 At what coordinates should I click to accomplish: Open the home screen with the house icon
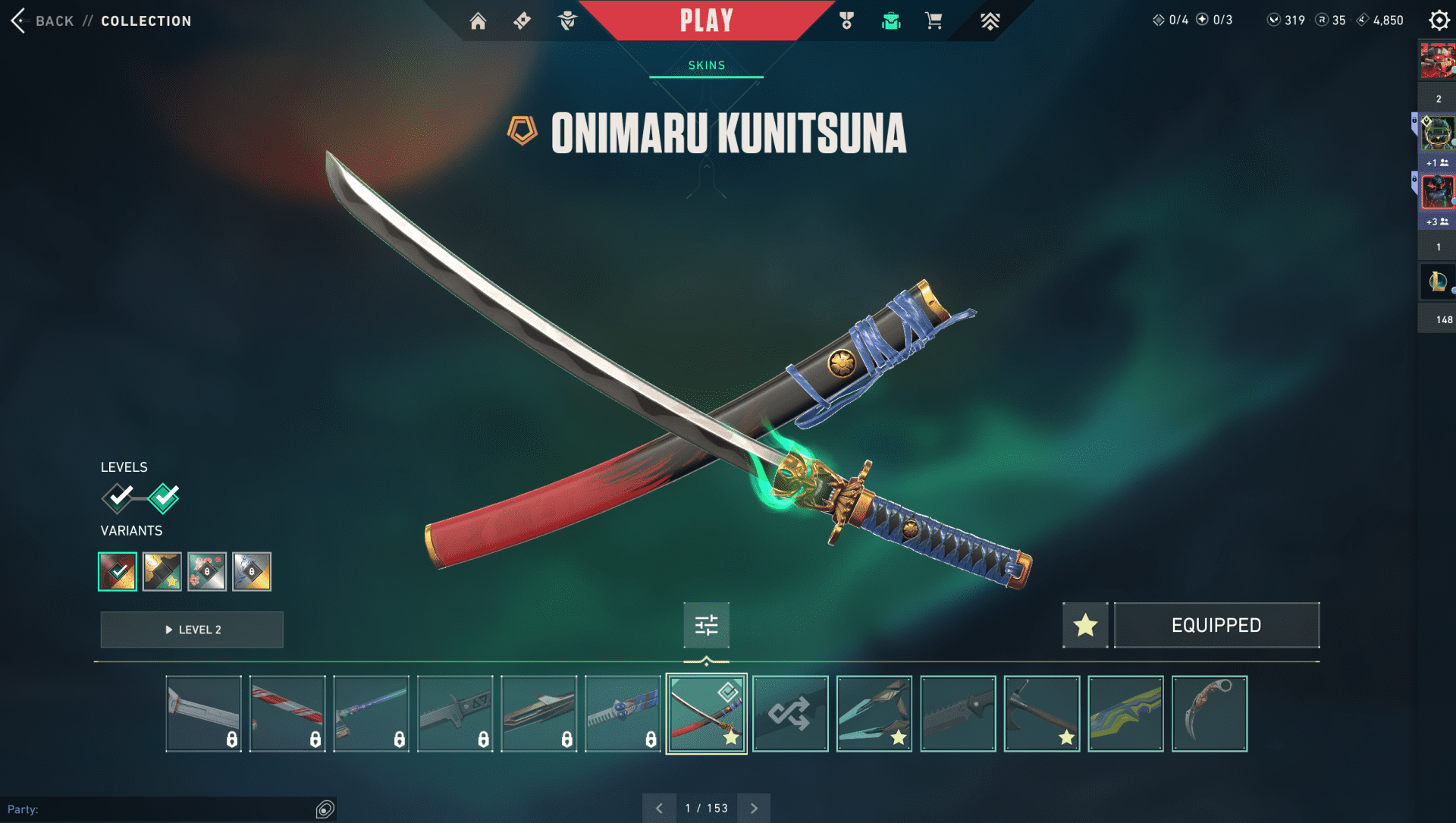tap(479, 20)
